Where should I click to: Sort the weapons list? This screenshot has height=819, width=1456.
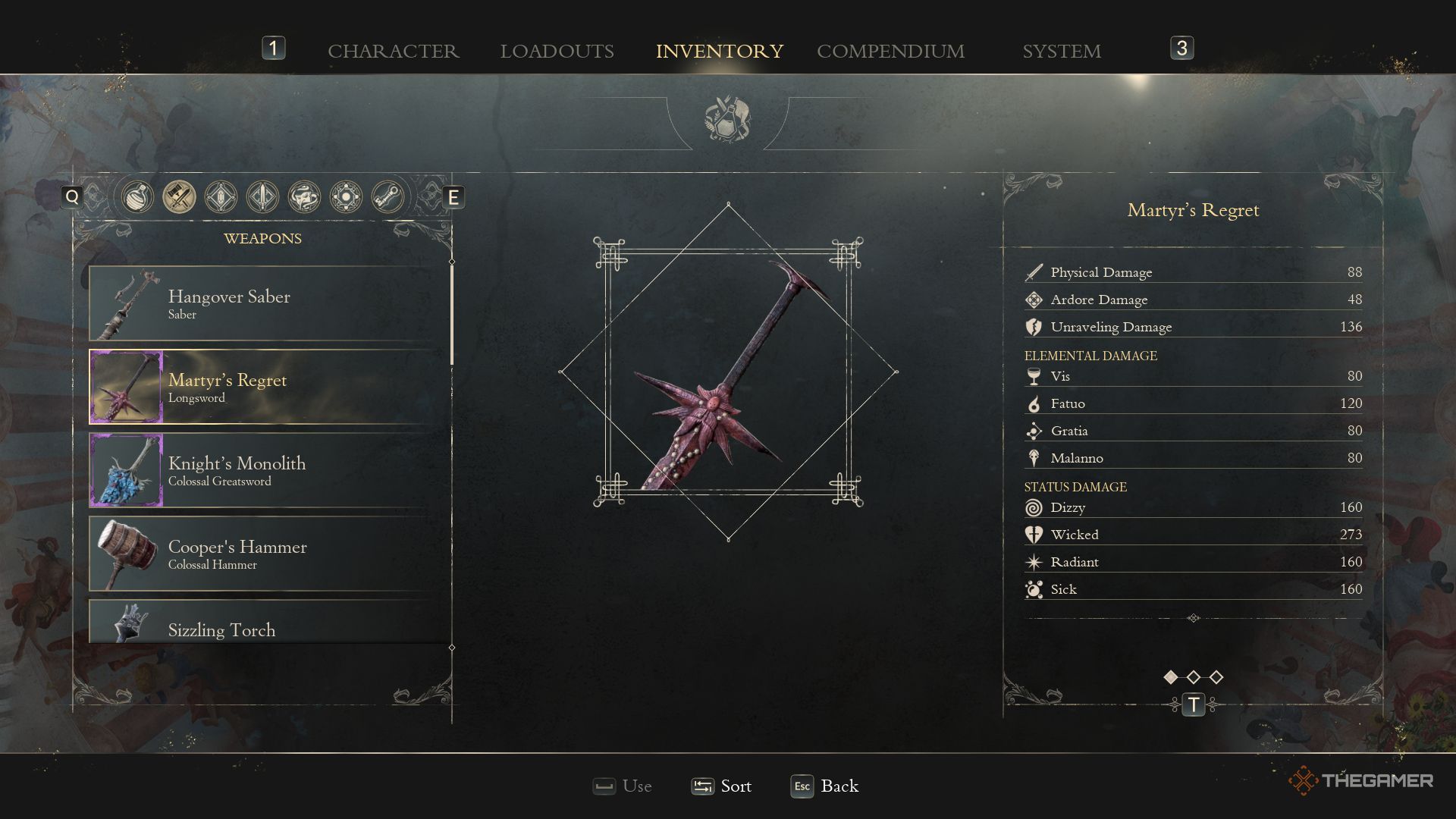click(x=721, y=786)
